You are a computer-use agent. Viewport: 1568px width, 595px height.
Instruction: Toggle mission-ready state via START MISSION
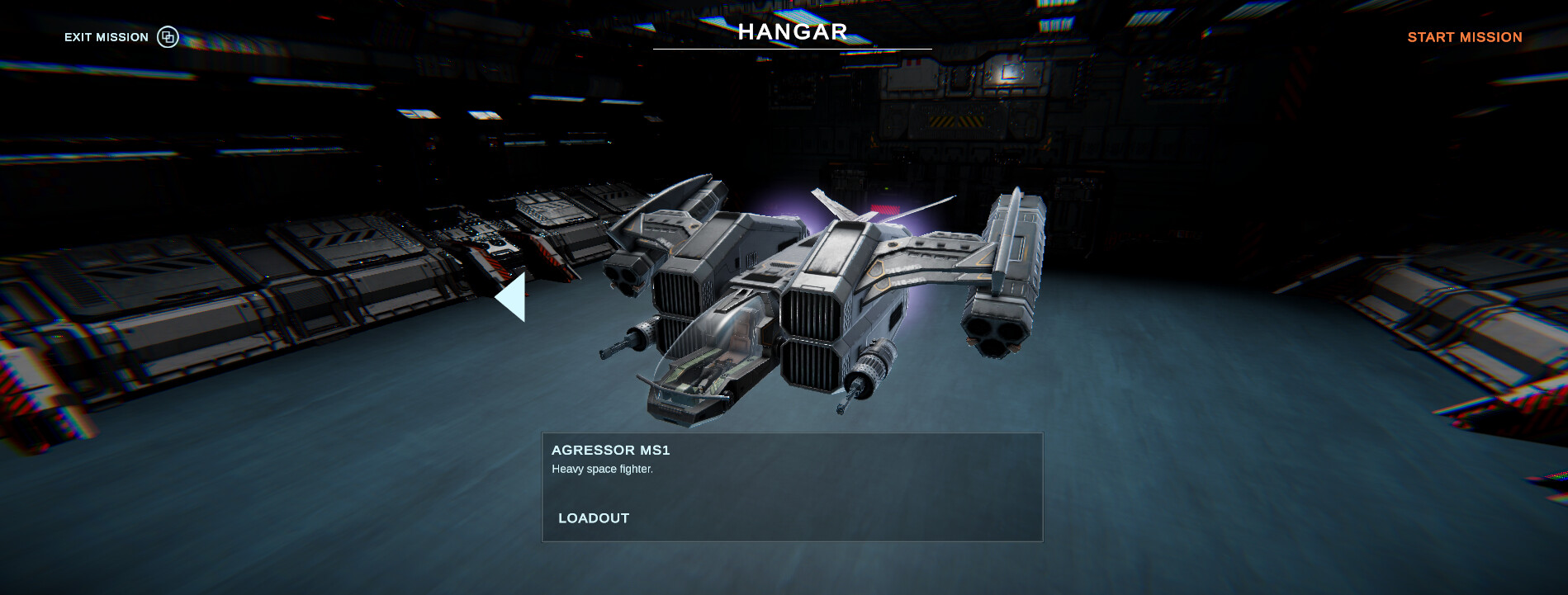(1463, 37)
